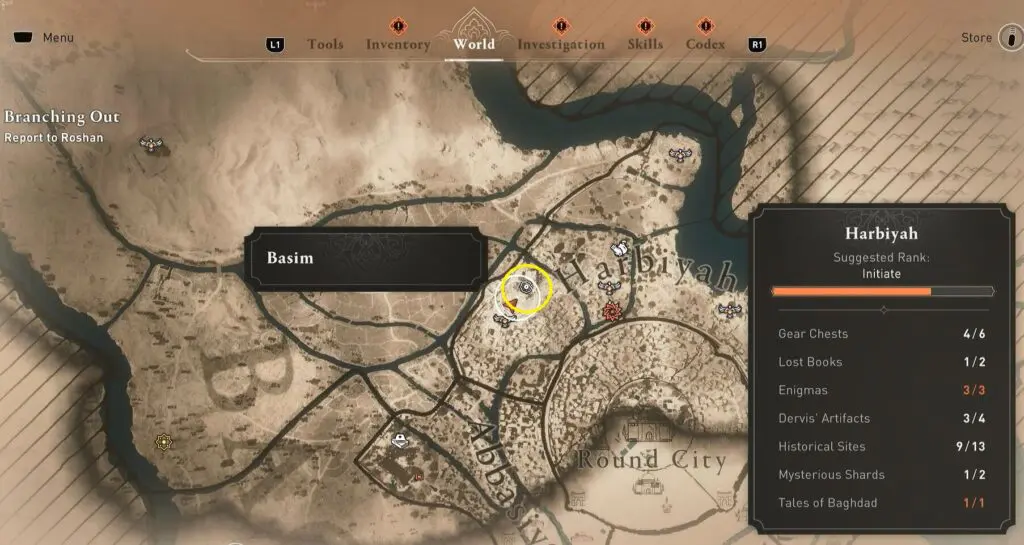Select the marker inside the yellow circle
The width and height of the screenshot is (1024, 545).
coord(526,289)
